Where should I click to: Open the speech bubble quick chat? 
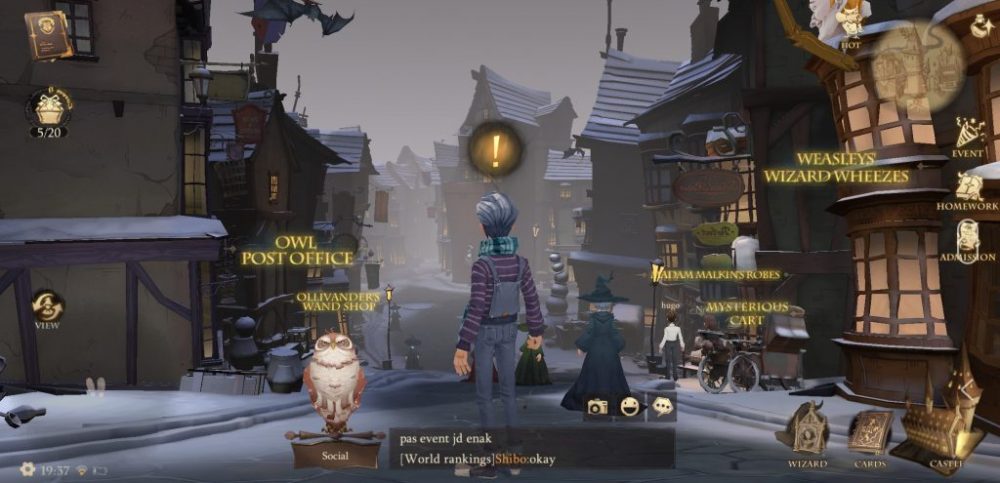tap(661, 406)
